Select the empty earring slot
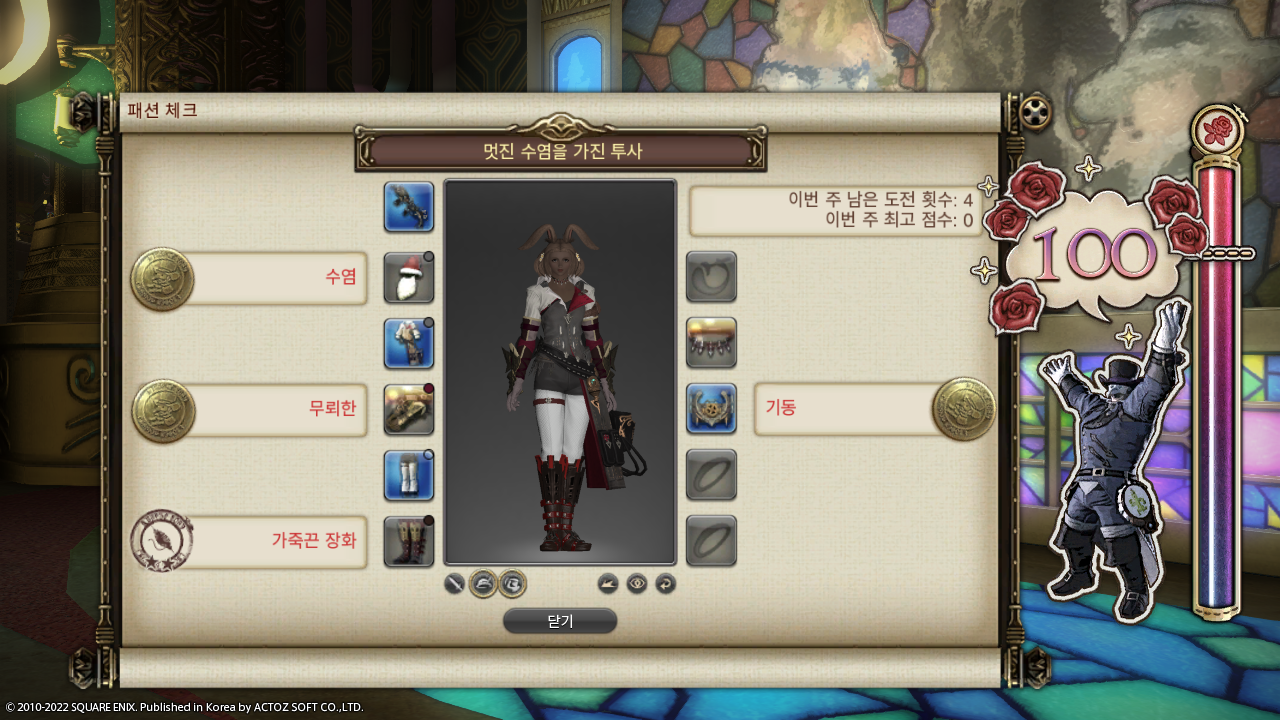 711,277
